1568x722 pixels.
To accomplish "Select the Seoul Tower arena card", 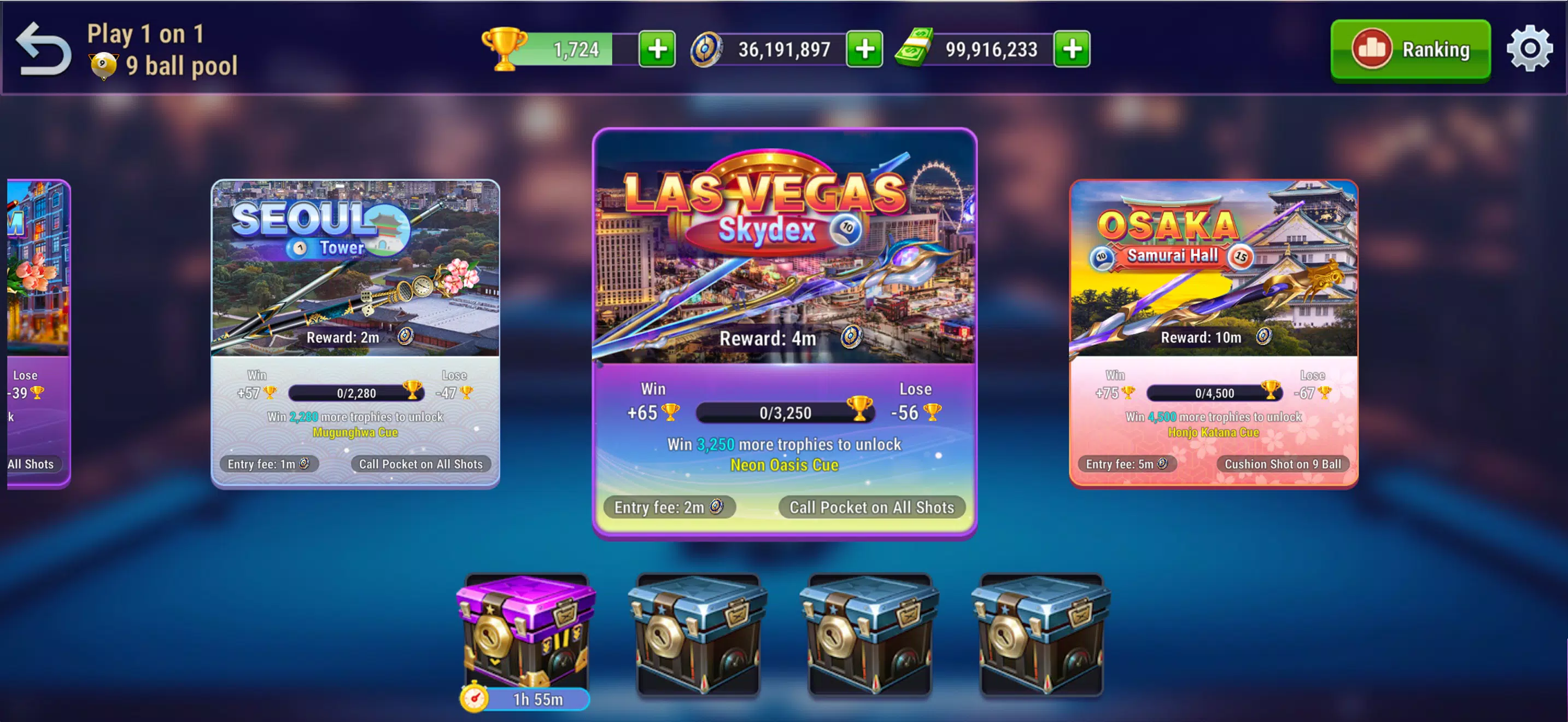I will [x=355, y=274].
